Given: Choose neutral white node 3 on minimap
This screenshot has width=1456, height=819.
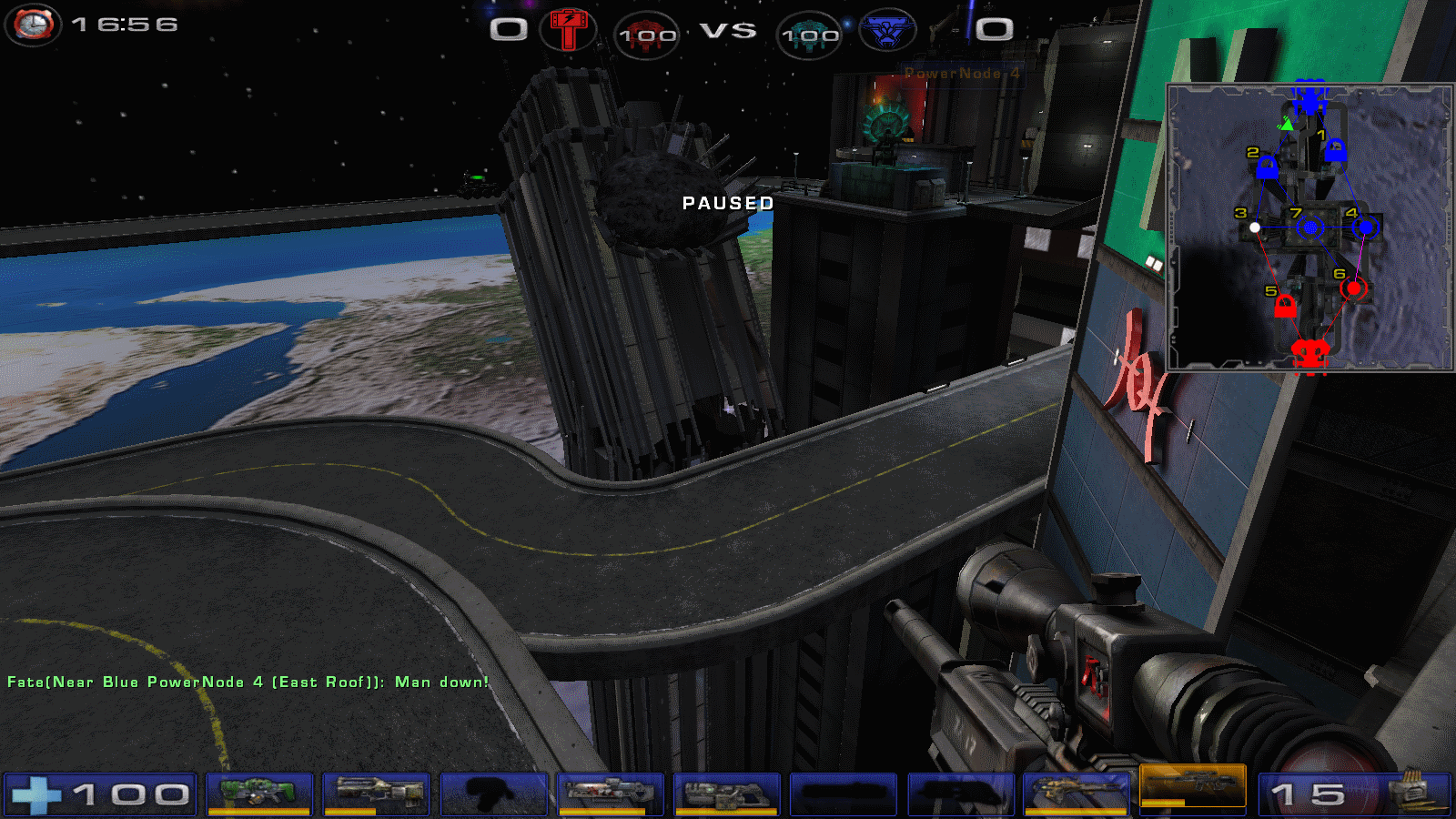Looking at the screenshot, I should tap(1255, 227).
